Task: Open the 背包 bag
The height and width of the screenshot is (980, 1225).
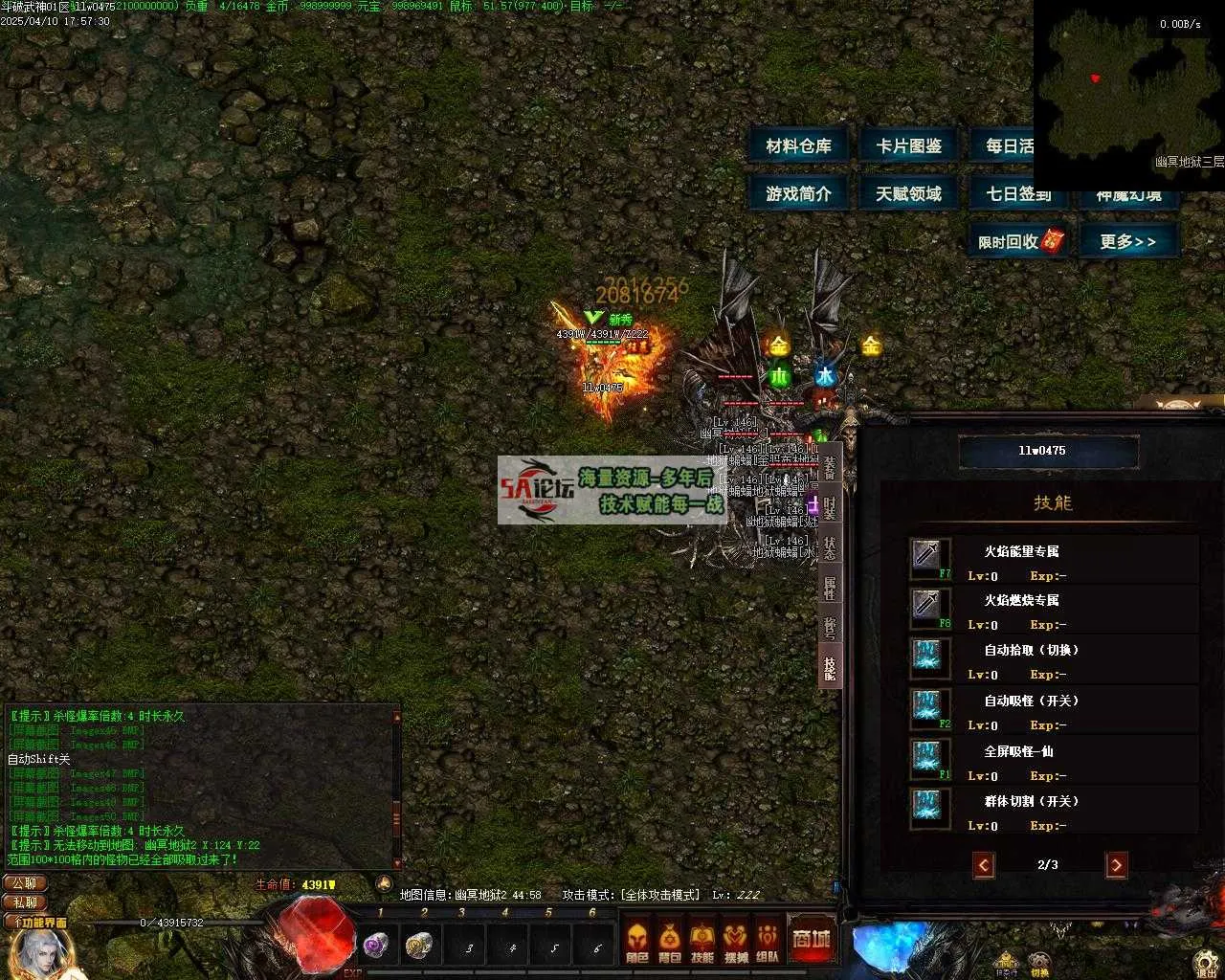Action: [x=670, y=941]
